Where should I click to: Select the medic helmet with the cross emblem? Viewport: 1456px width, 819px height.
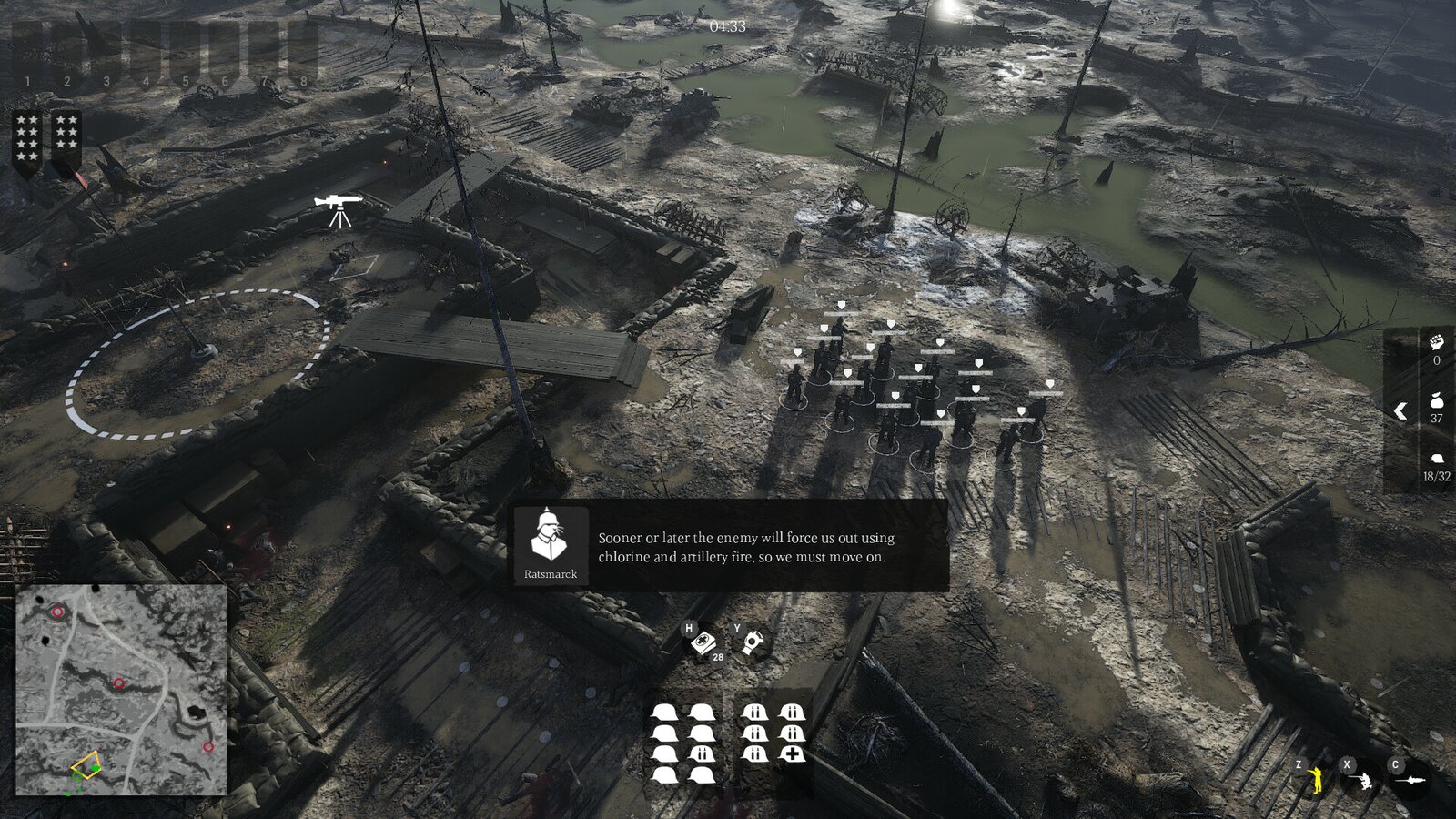point(794,752)
